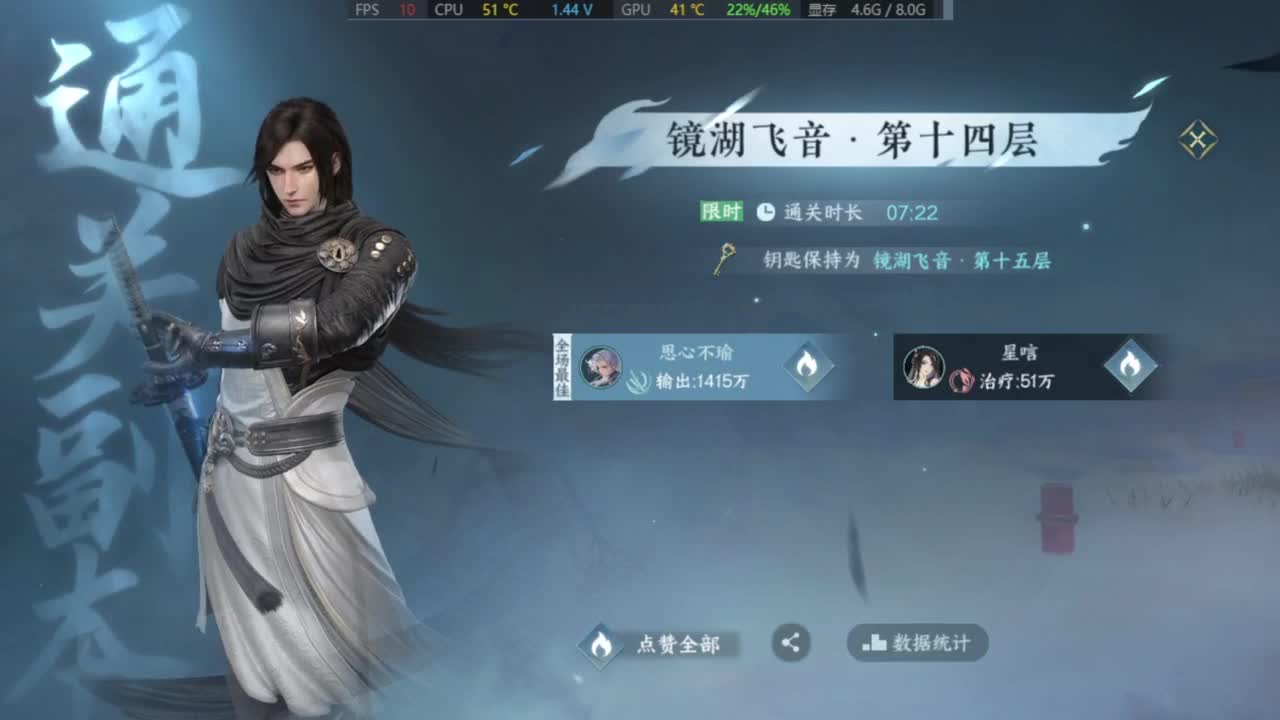
Task: Click 星喑's avatar portrait
Action: [925, 366]
